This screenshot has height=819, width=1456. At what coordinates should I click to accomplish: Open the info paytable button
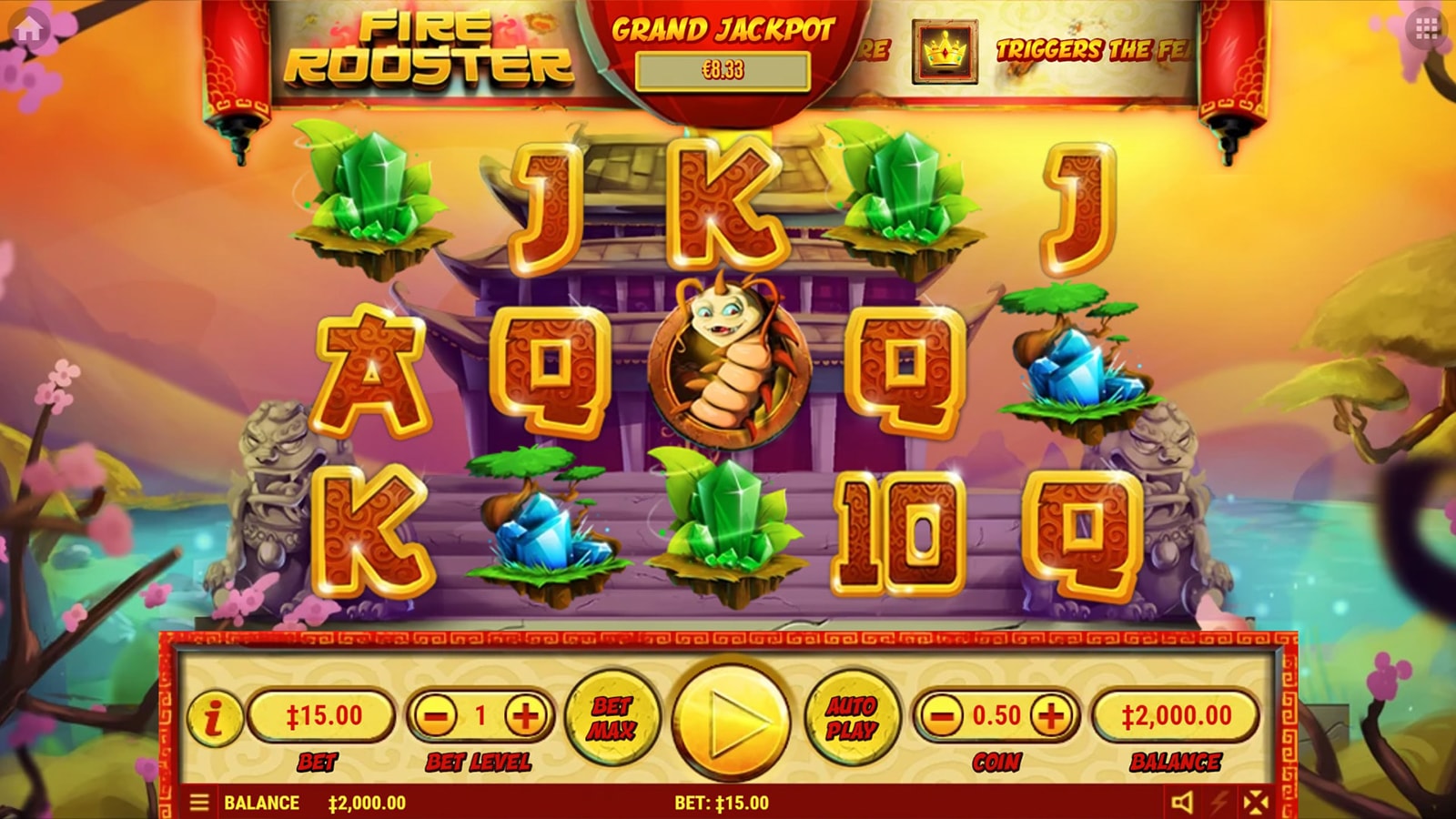click(x=215, y=718)
